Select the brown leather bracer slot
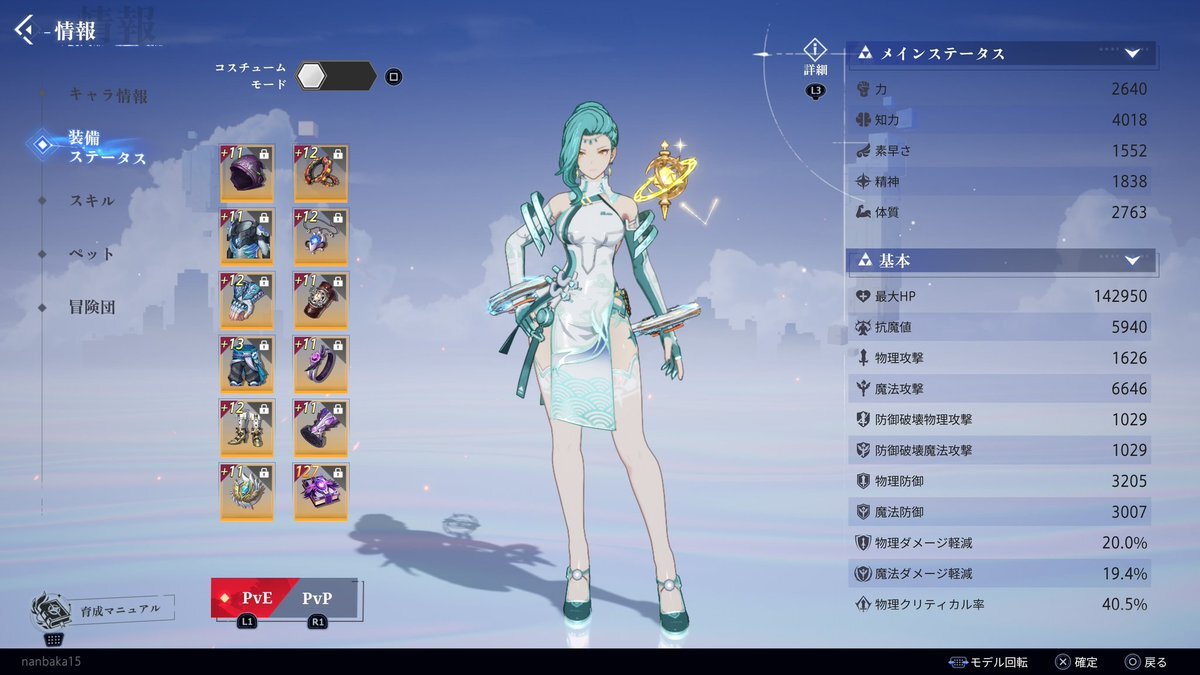This screenshot has height=675, width=1200. coord(320,300)
